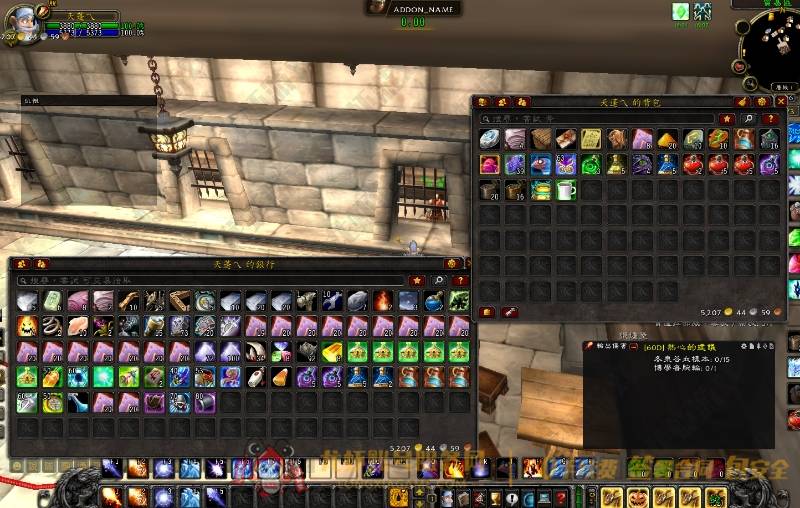Image resolution: width=800 pixels, height=508 pixels.
Task: Pick the yellow parchment scroll in backpack
Action: coord(592,139)
